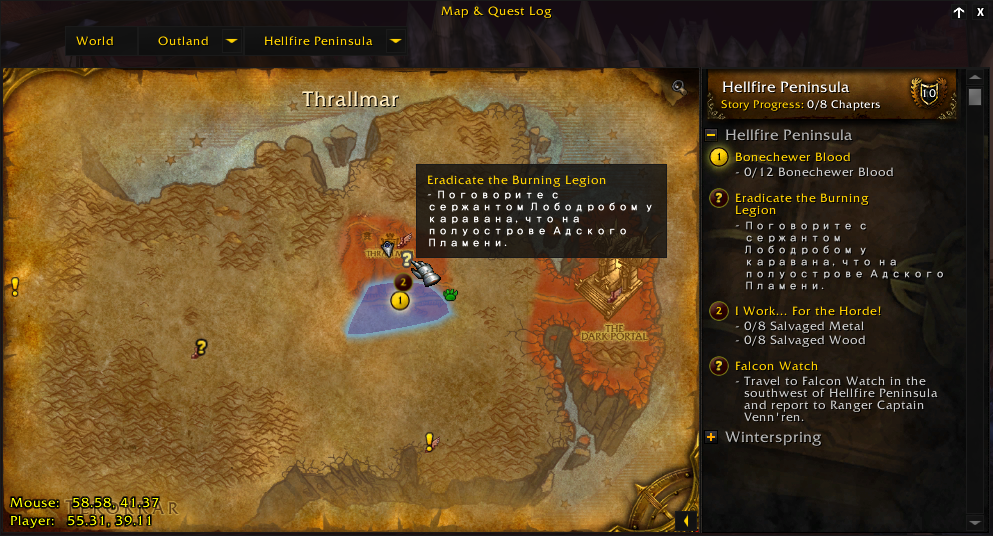Image resolution: width=993 pixels, height=536 pixels.
Task: Click the yellow exclamation marker in blue area
Action: coord(400,299)
